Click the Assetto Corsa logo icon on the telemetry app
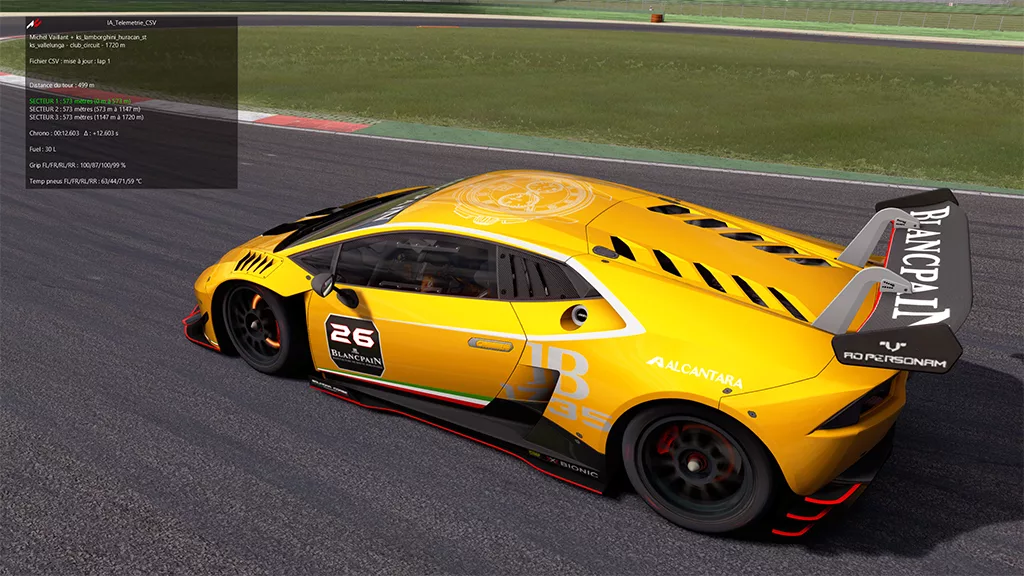 [34, 23]
